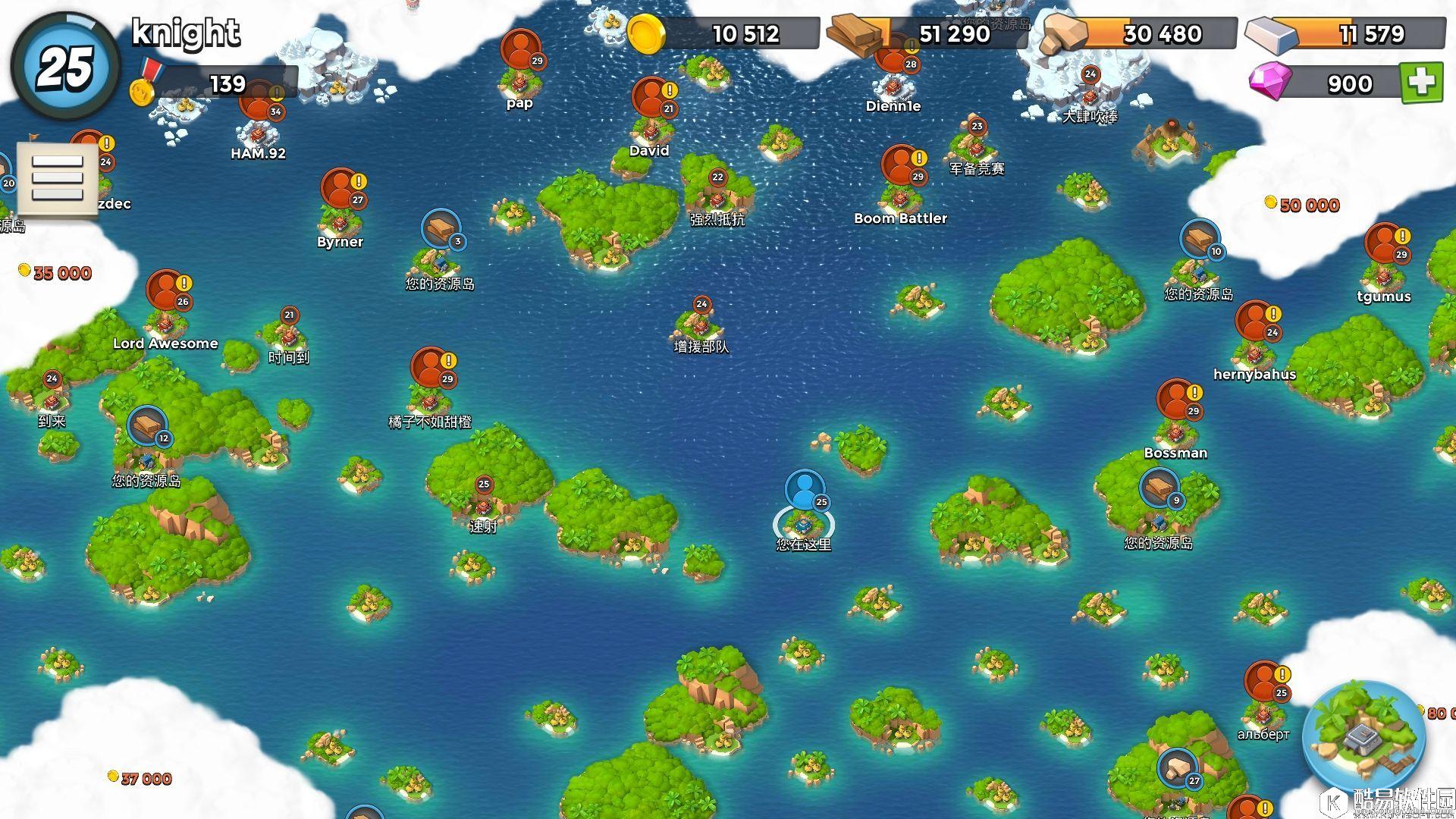Pick the David level 21 base marker
Image resolution: width=1456 pixels, height=819 pixels.
[x=651, y=99]
